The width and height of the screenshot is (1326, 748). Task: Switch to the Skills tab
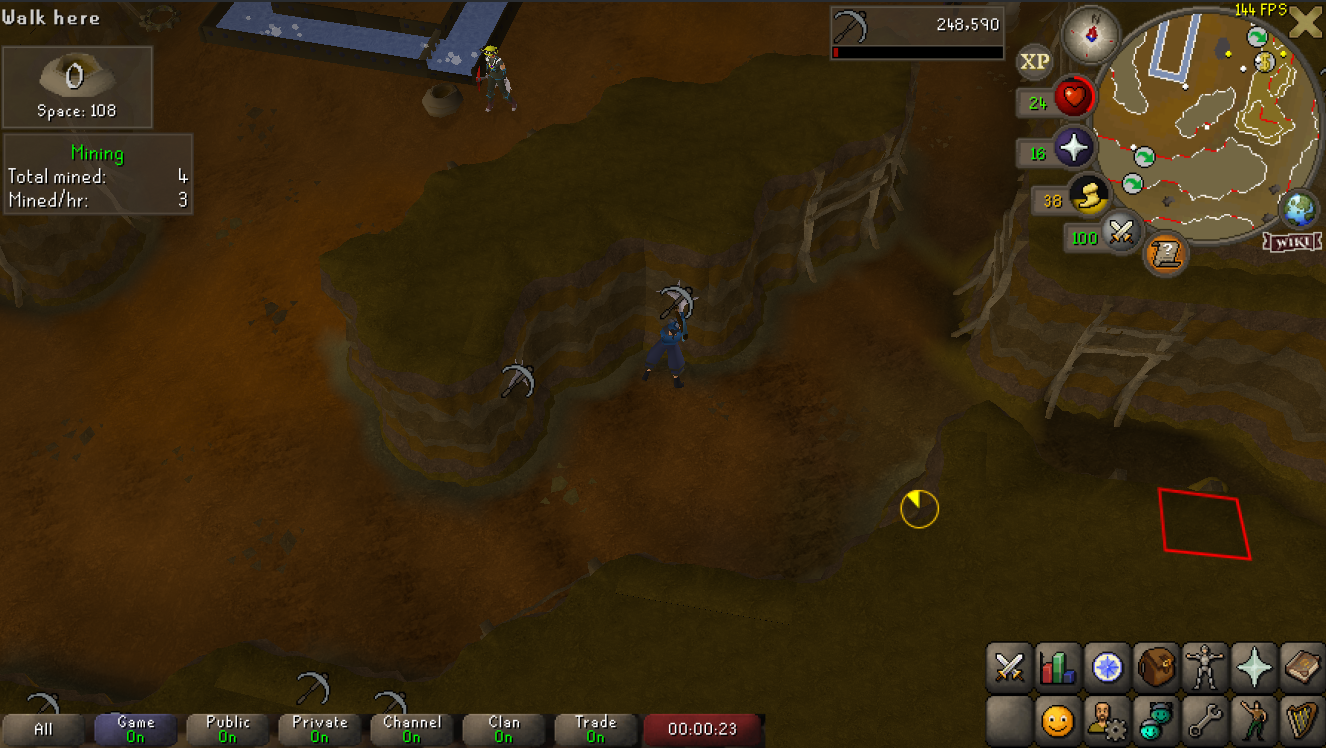click(x=1059, y=668)
